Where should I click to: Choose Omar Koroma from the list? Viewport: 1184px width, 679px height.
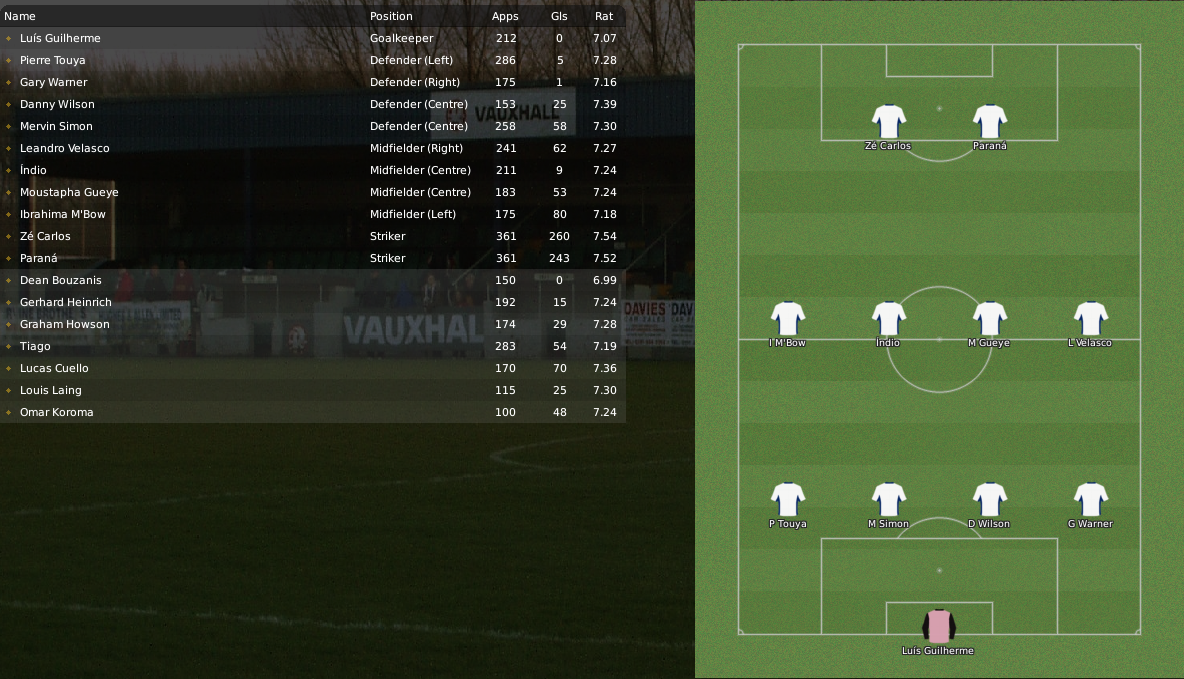pos(56,412)
